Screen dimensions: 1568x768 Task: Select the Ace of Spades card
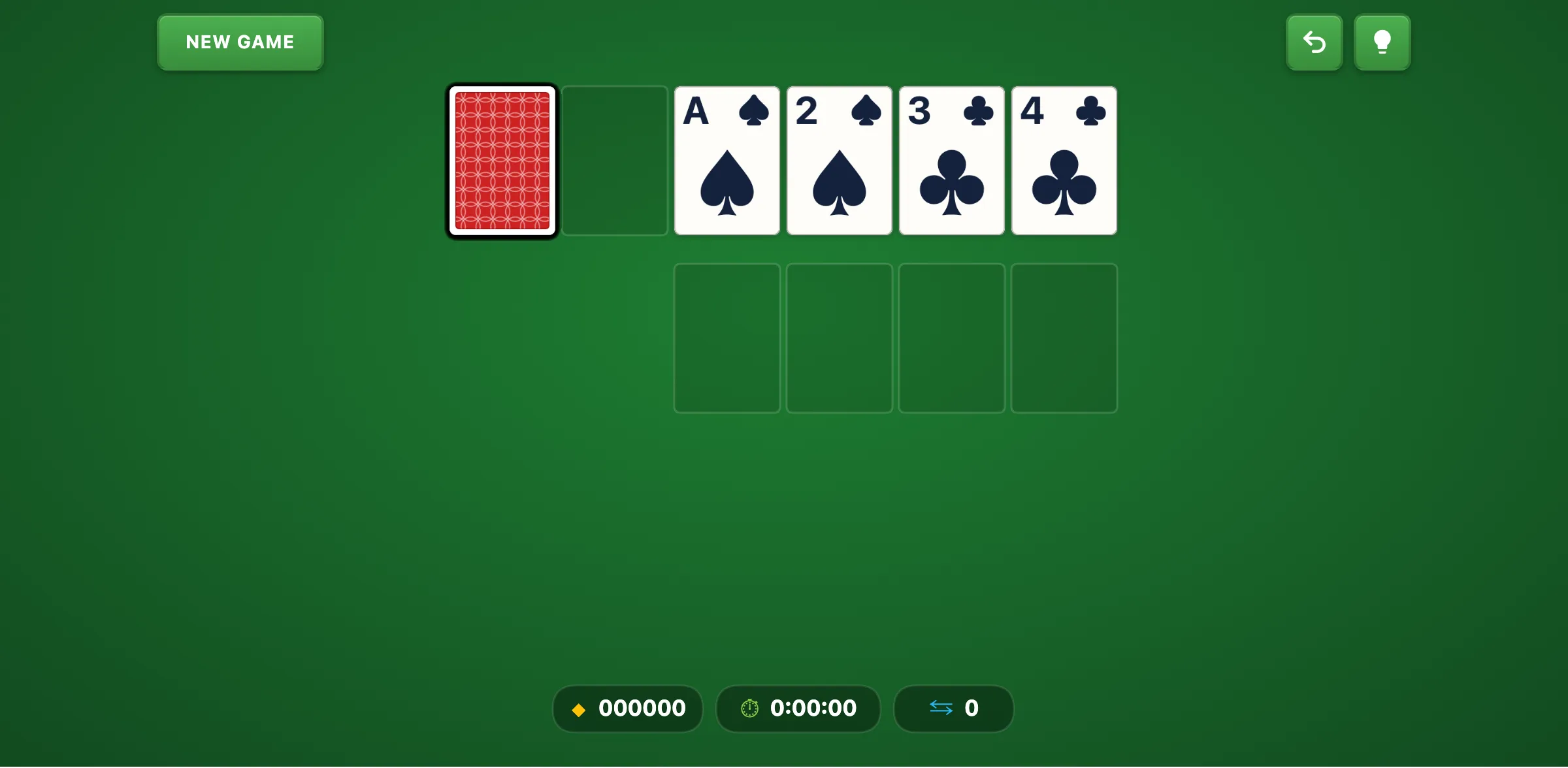click(x=727, y=161)
